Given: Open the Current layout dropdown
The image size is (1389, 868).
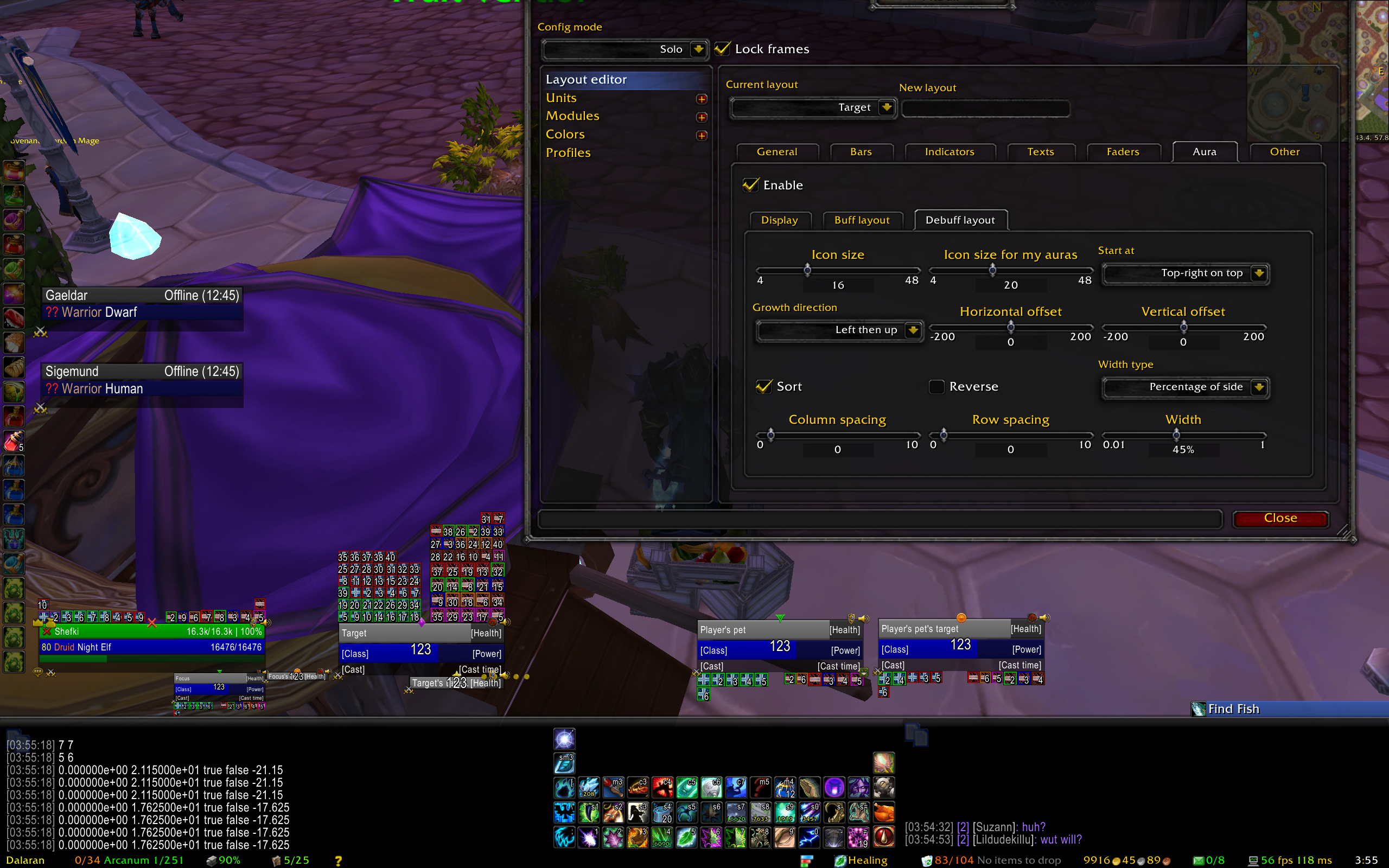Looking at the screenshot, I should pos(886,107).
